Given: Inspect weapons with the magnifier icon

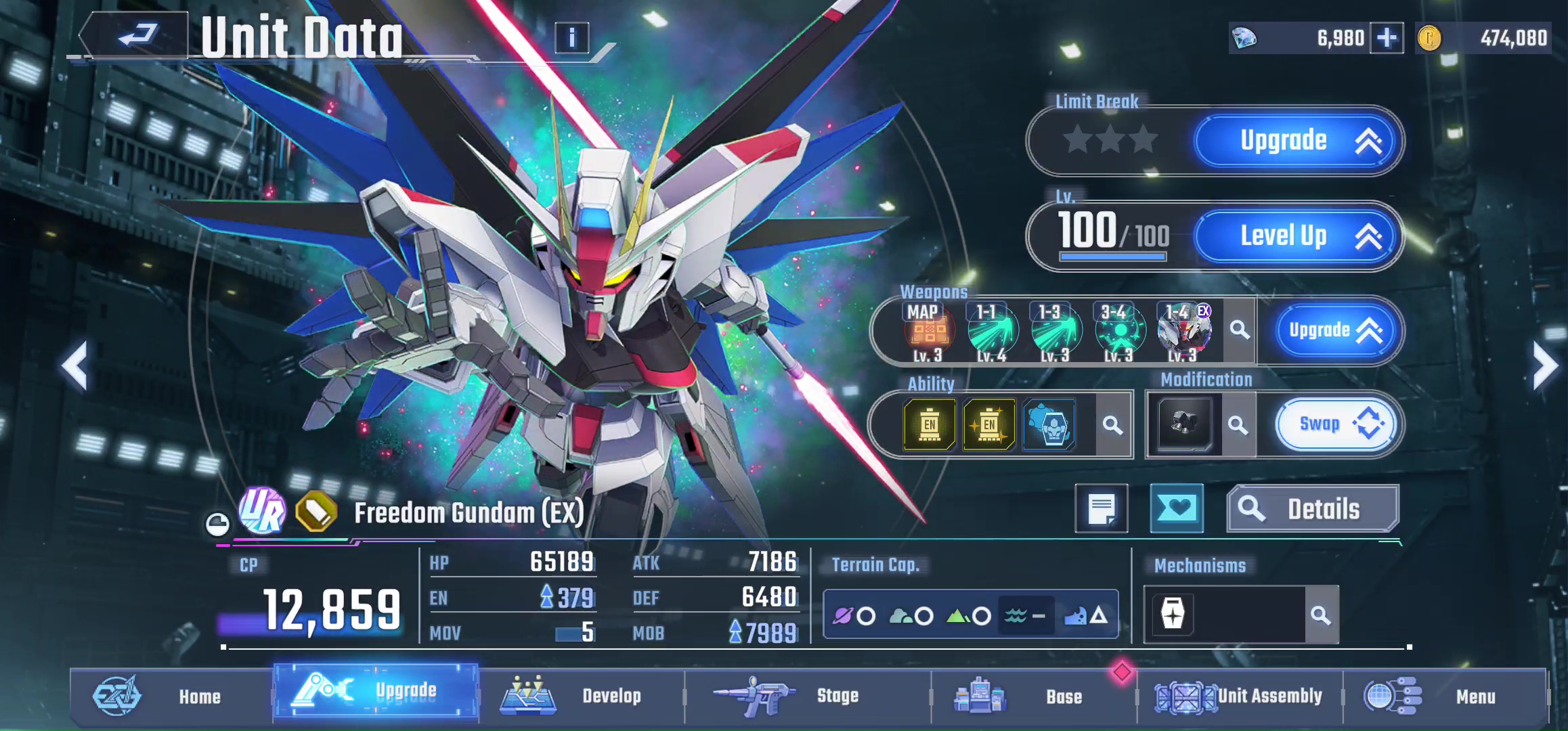Looking at the screenshot, I should (1240, 330).
